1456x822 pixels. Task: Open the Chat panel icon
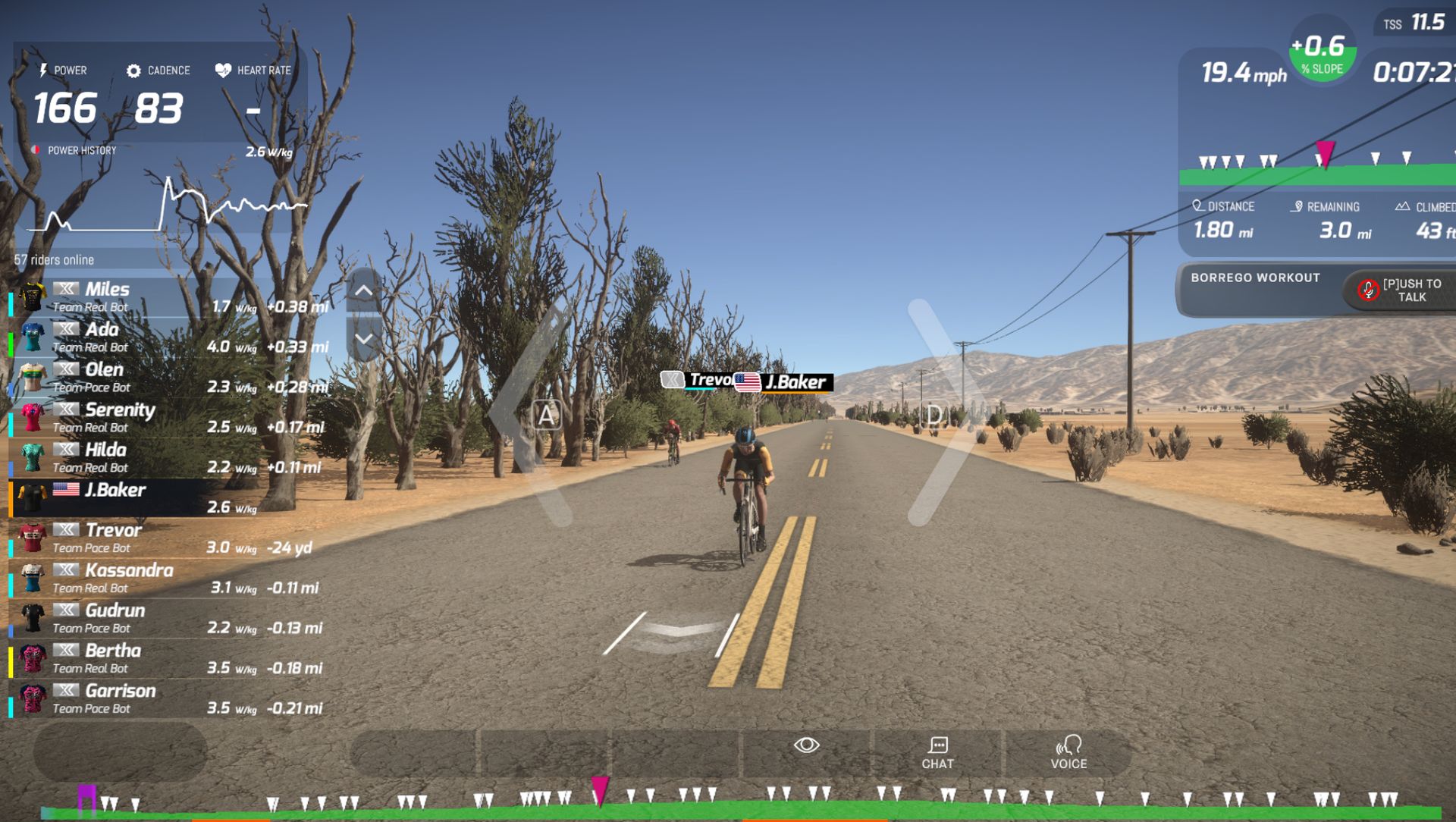(937, 745)
